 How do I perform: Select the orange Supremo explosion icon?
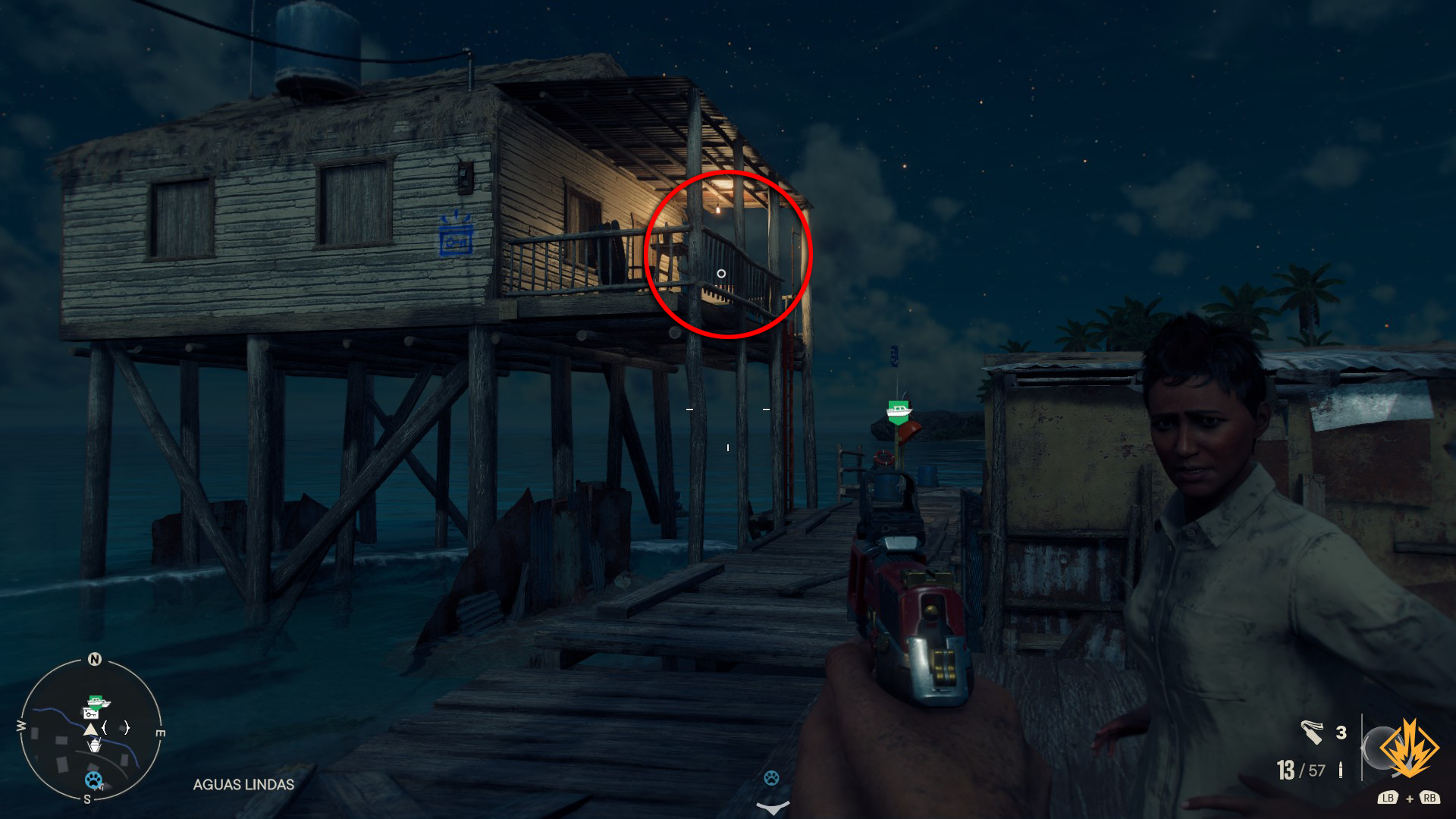(1410, 749)
